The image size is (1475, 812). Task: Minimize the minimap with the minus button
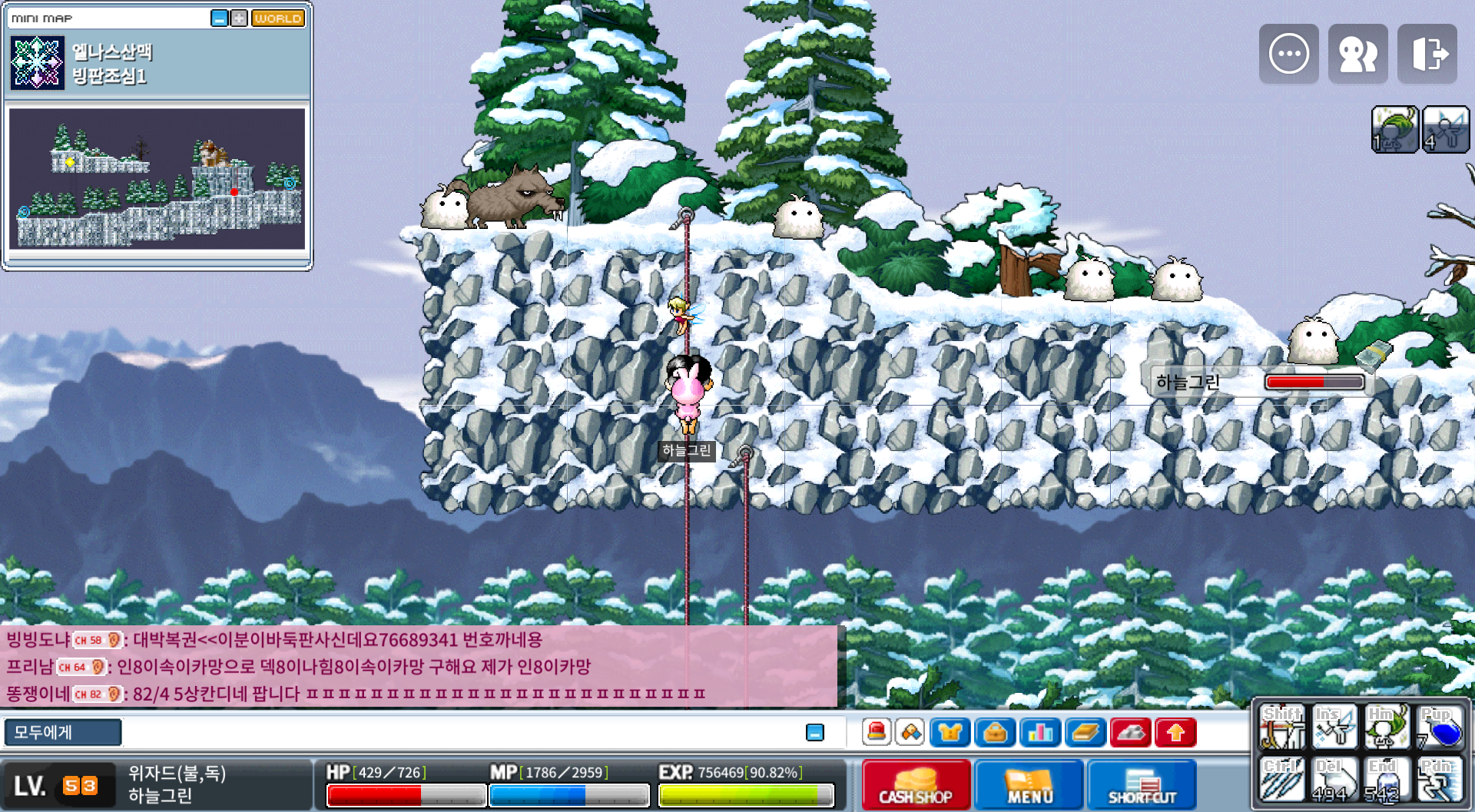[x=219, y=18]
